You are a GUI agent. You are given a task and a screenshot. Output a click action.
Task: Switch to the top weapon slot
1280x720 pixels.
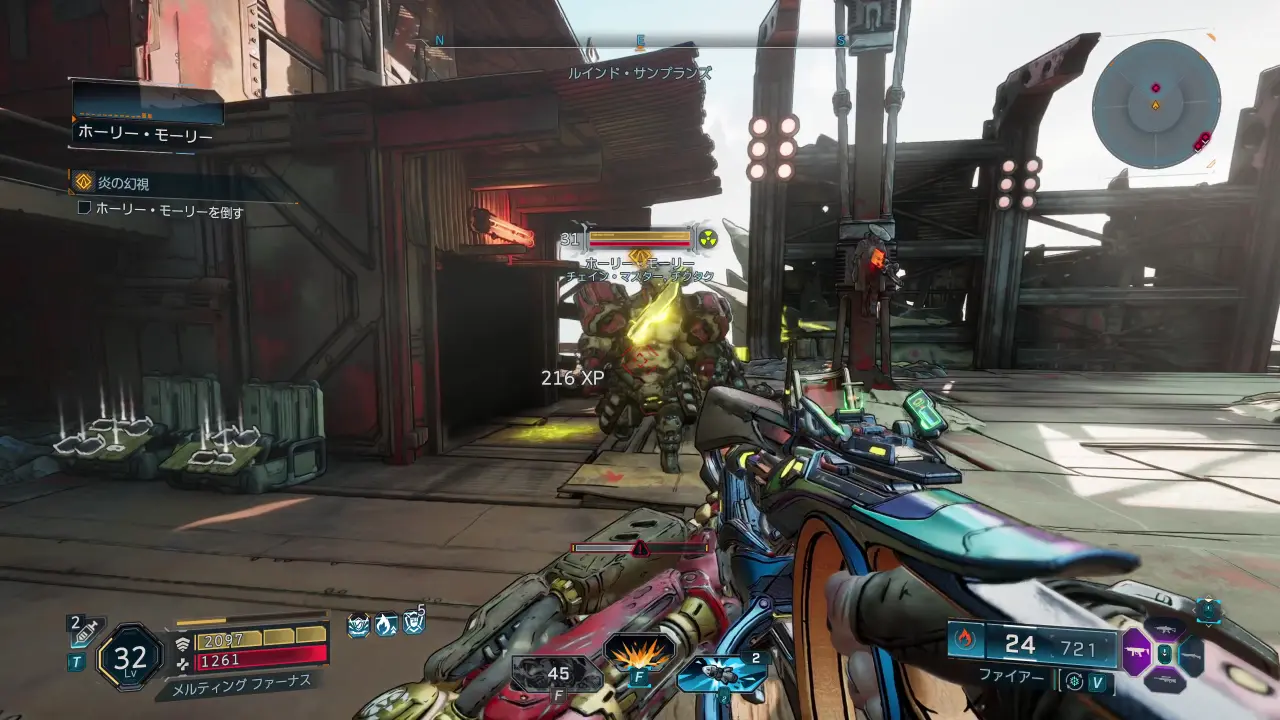(1165, 628)
